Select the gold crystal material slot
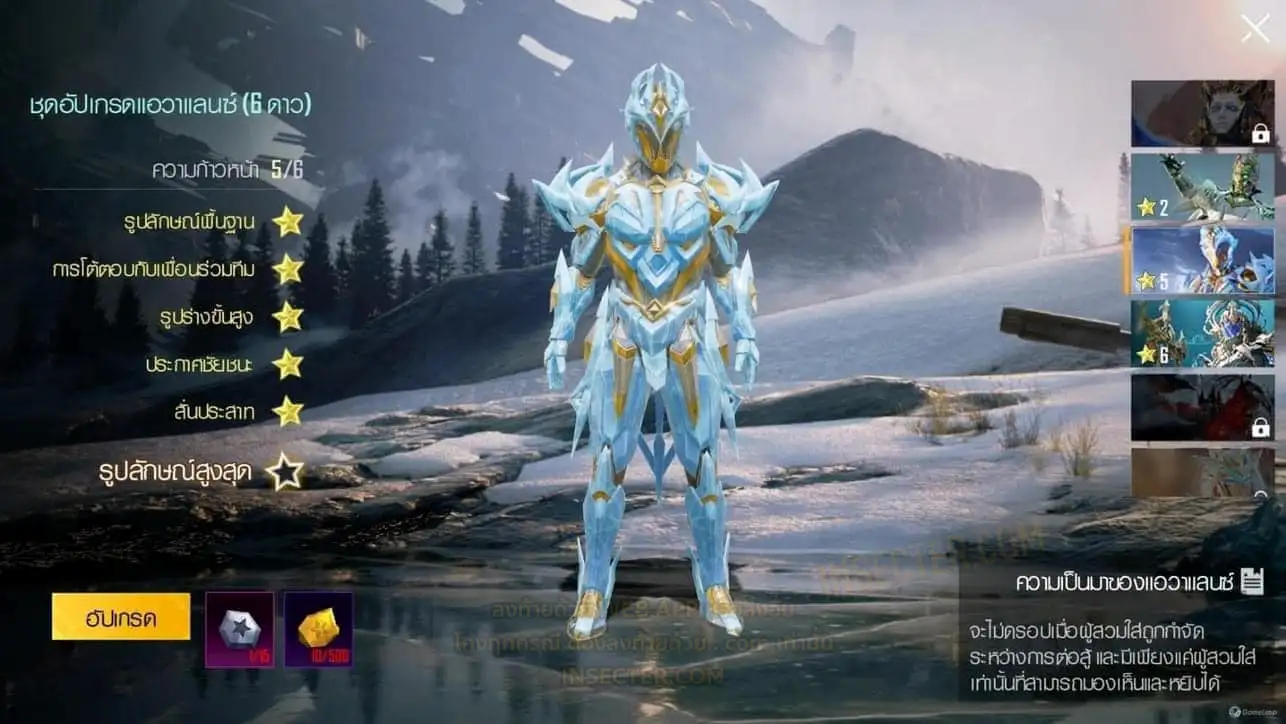Viewport: 1286px width, 724px height. (x=318, y=629)
